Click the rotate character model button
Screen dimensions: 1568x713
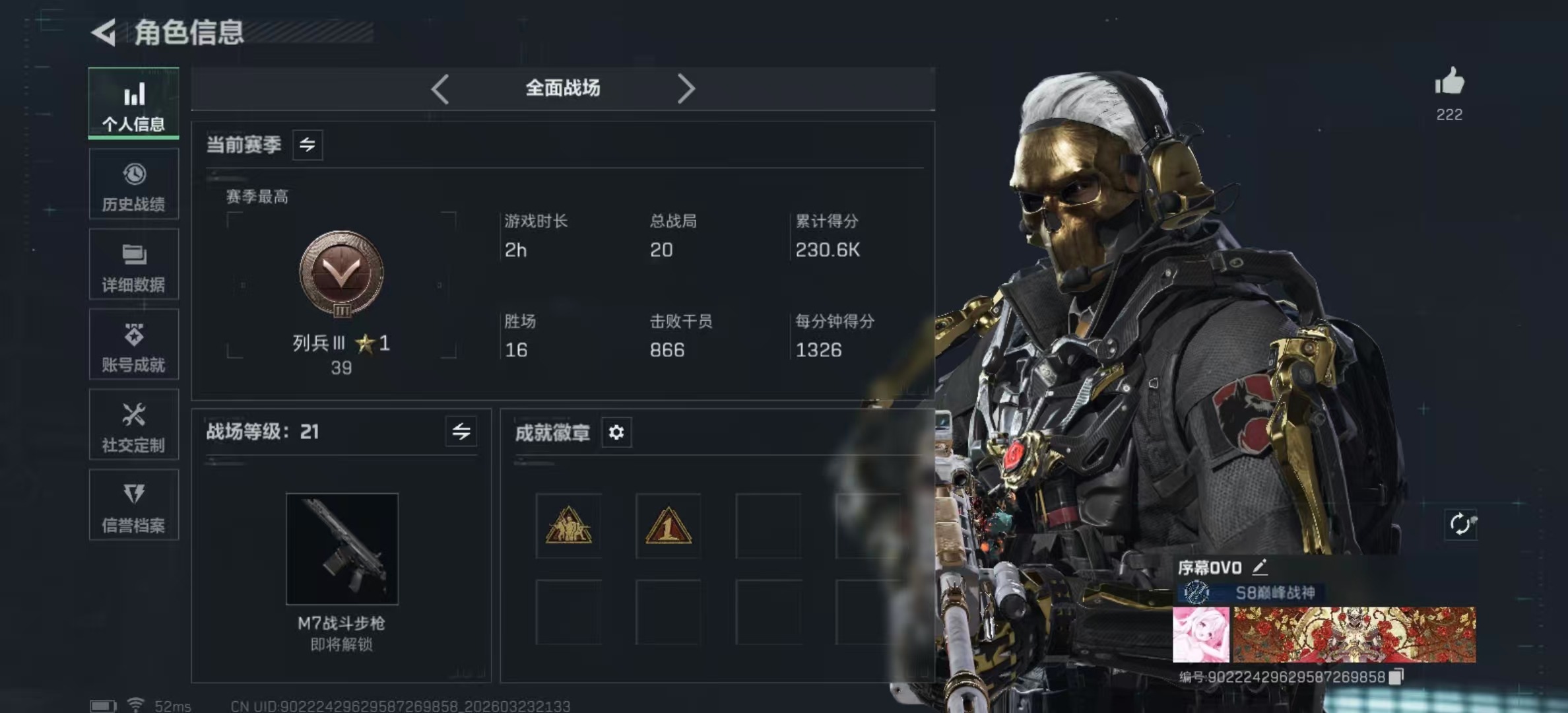[1461, 524]
